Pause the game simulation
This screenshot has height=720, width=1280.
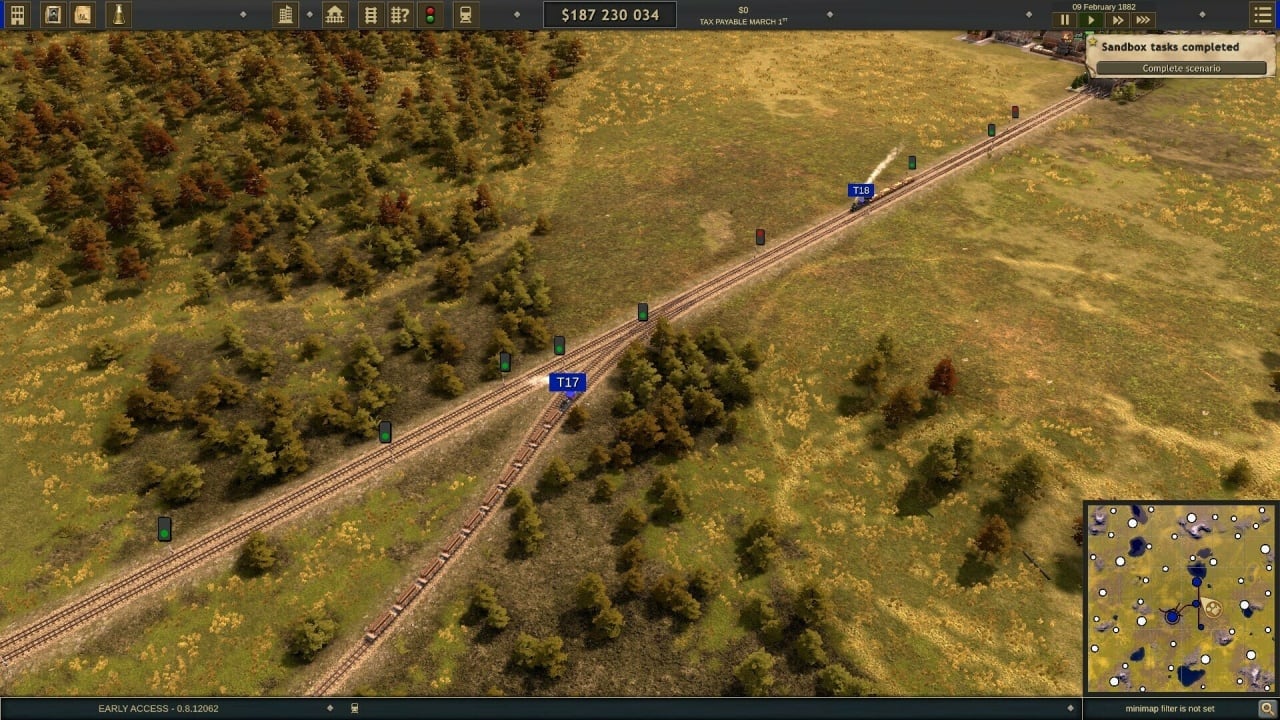[x=1065, y=20]
